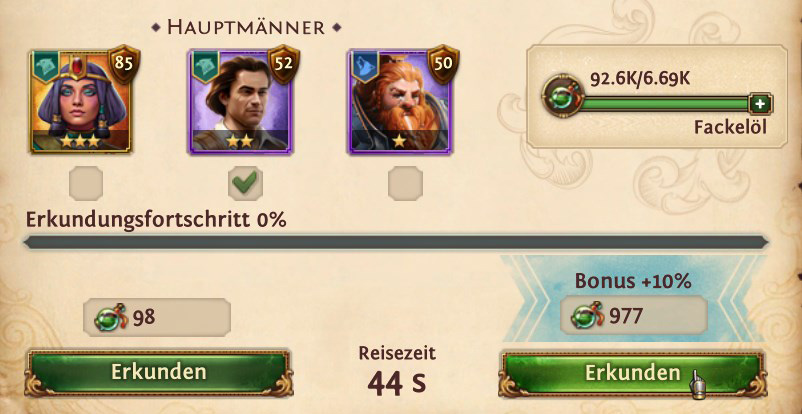This screenshot has height=414, width=802.
Task: Tick the checkbox under the Egyptian queen
Action: pyautogui.click(x=84, y=183)
